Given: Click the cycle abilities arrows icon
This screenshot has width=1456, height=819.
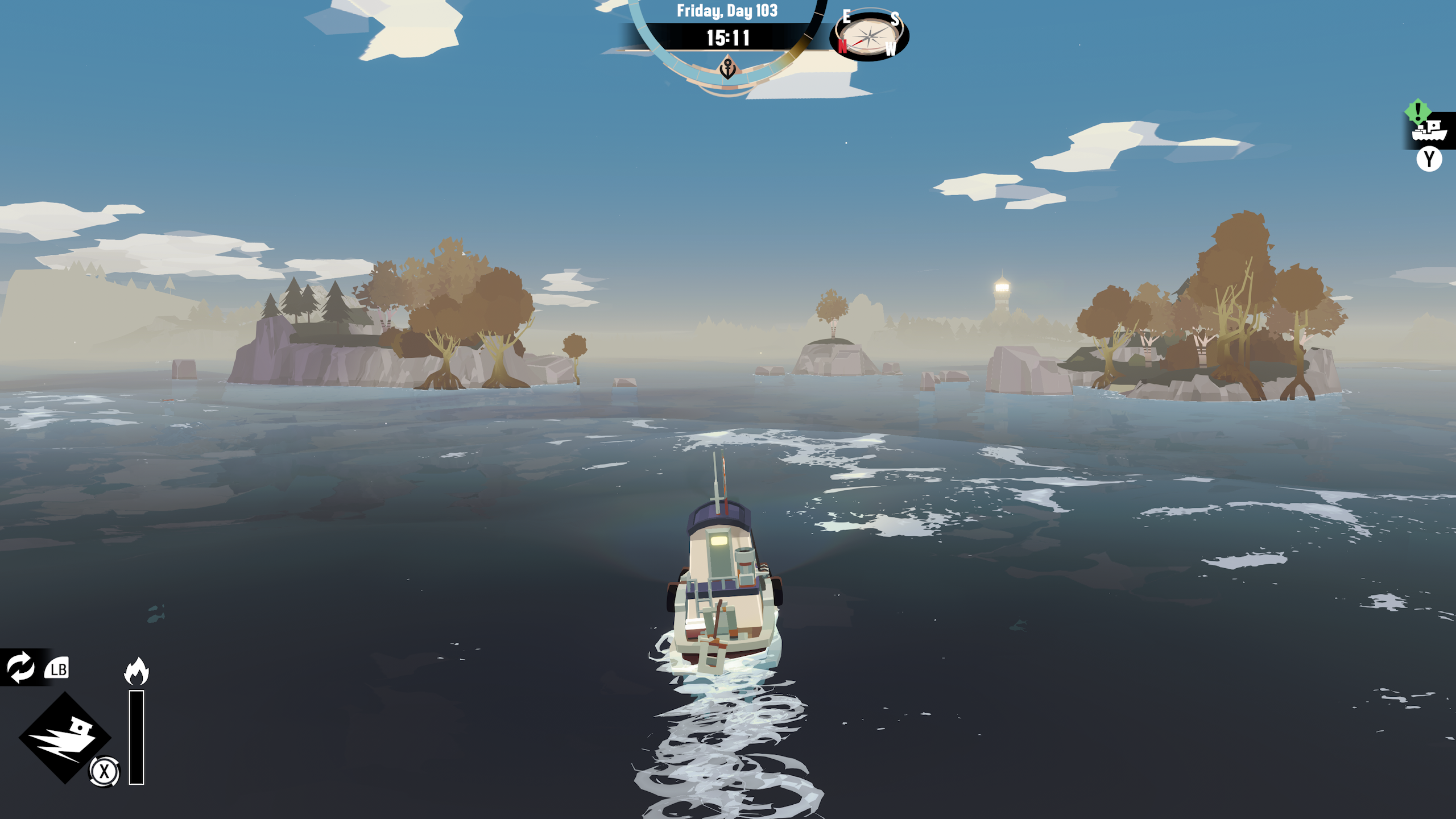Looking at the screenshot, I should coord(21,667).
